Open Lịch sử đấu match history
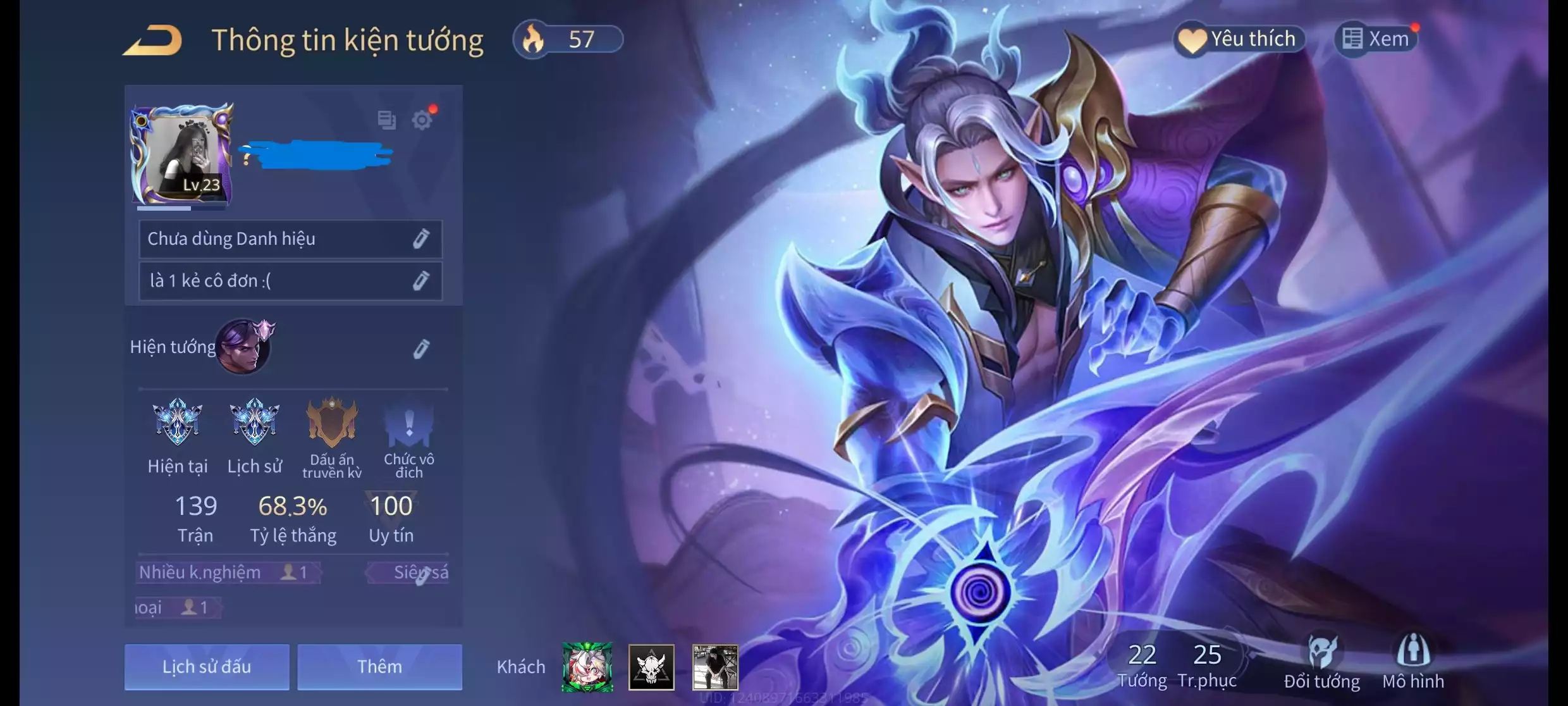Screen dimensions: 1568x706 point(207,666)
